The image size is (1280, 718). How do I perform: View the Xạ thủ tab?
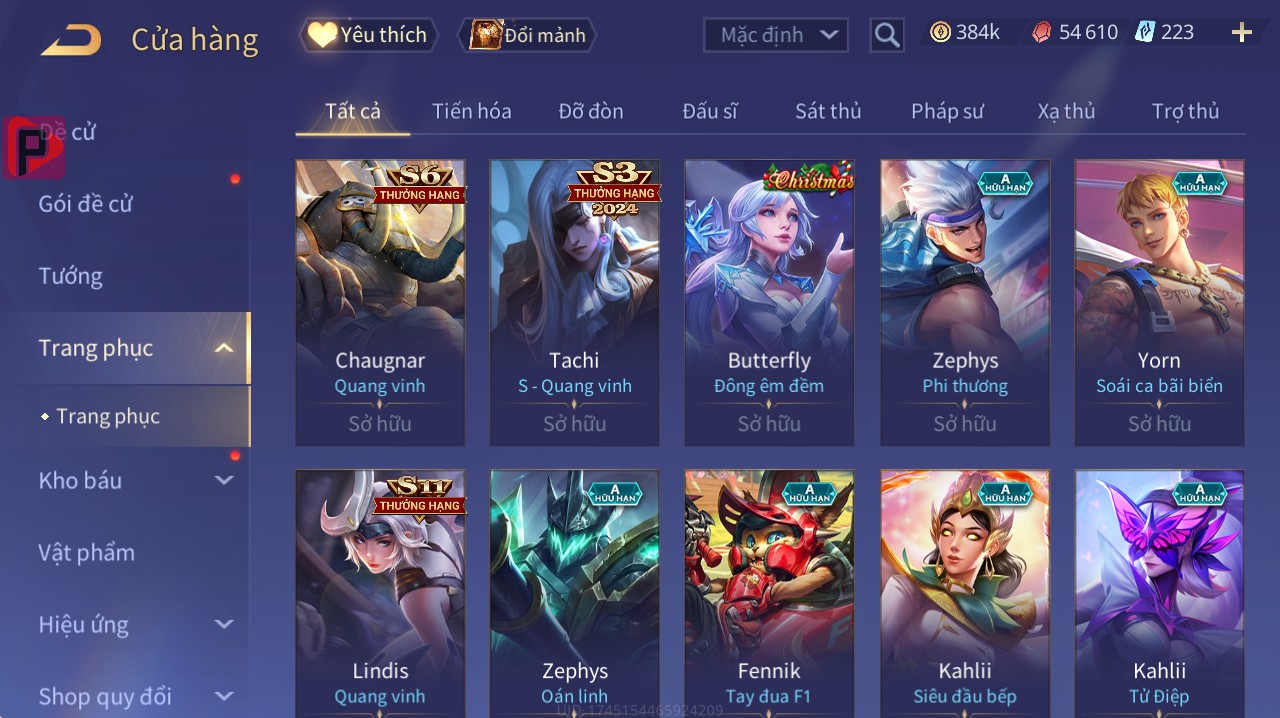[1066, 111]
